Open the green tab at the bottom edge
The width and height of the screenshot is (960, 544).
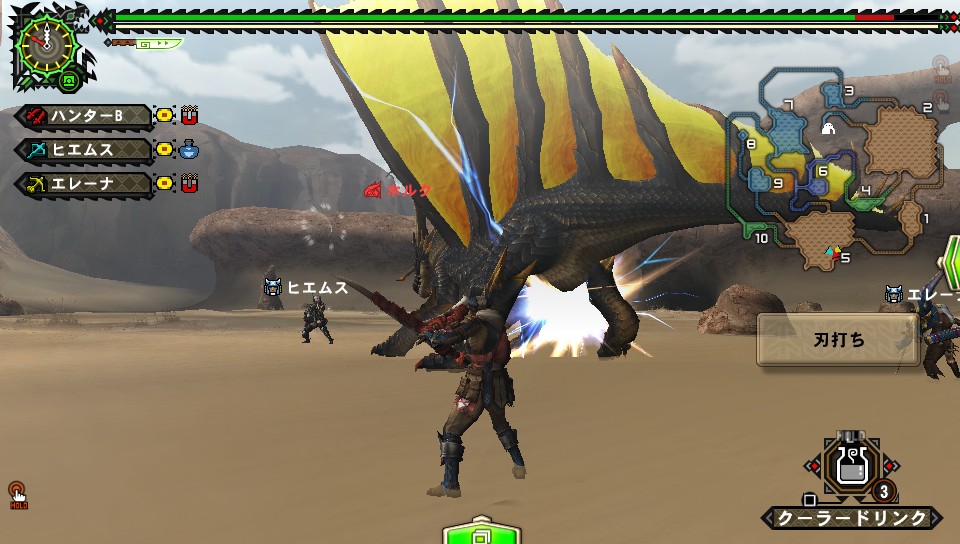click(482, 532)
